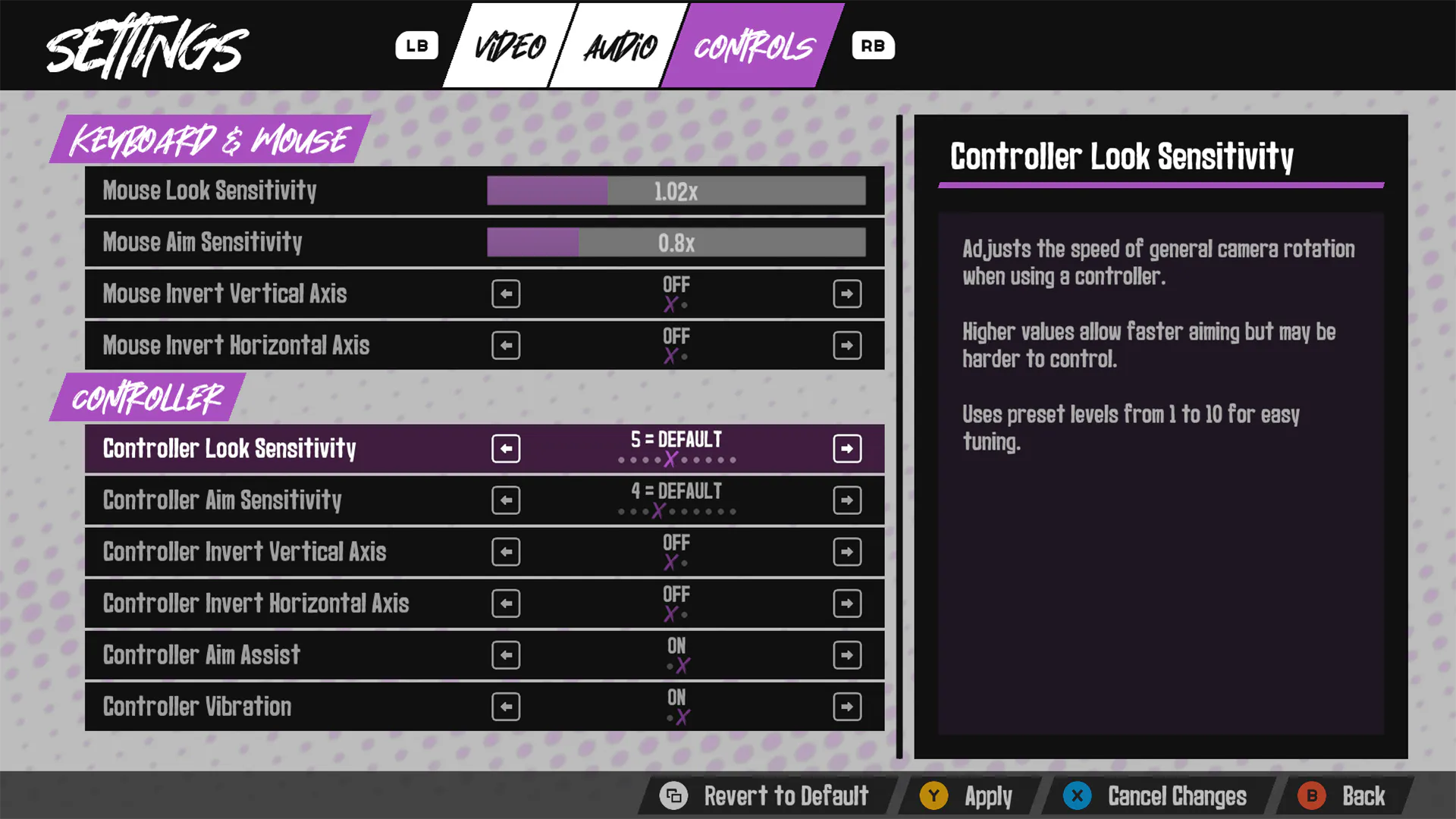
Task: Switch to the Video tab
Action: [510, 47]
